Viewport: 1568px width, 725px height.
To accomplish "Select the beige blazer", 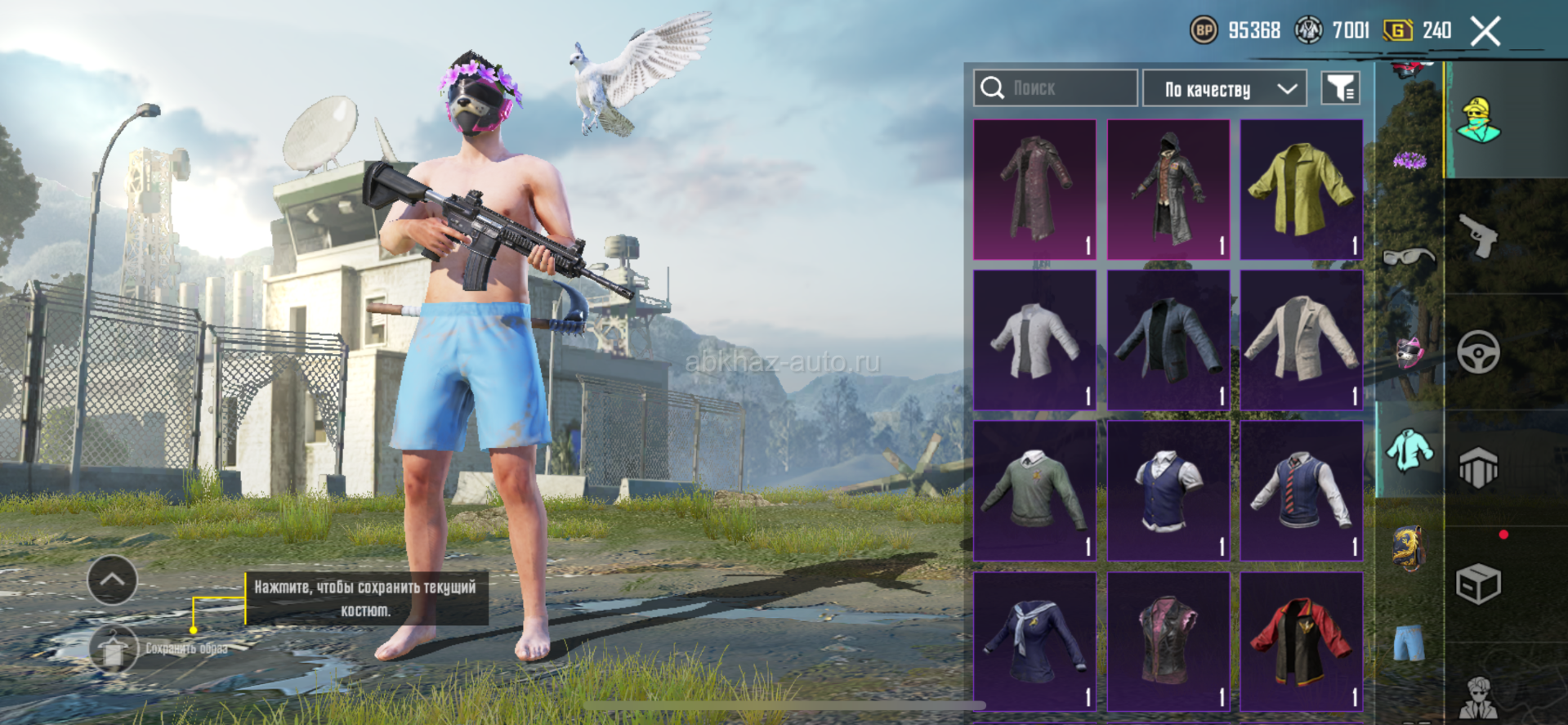I will 1301,340.
